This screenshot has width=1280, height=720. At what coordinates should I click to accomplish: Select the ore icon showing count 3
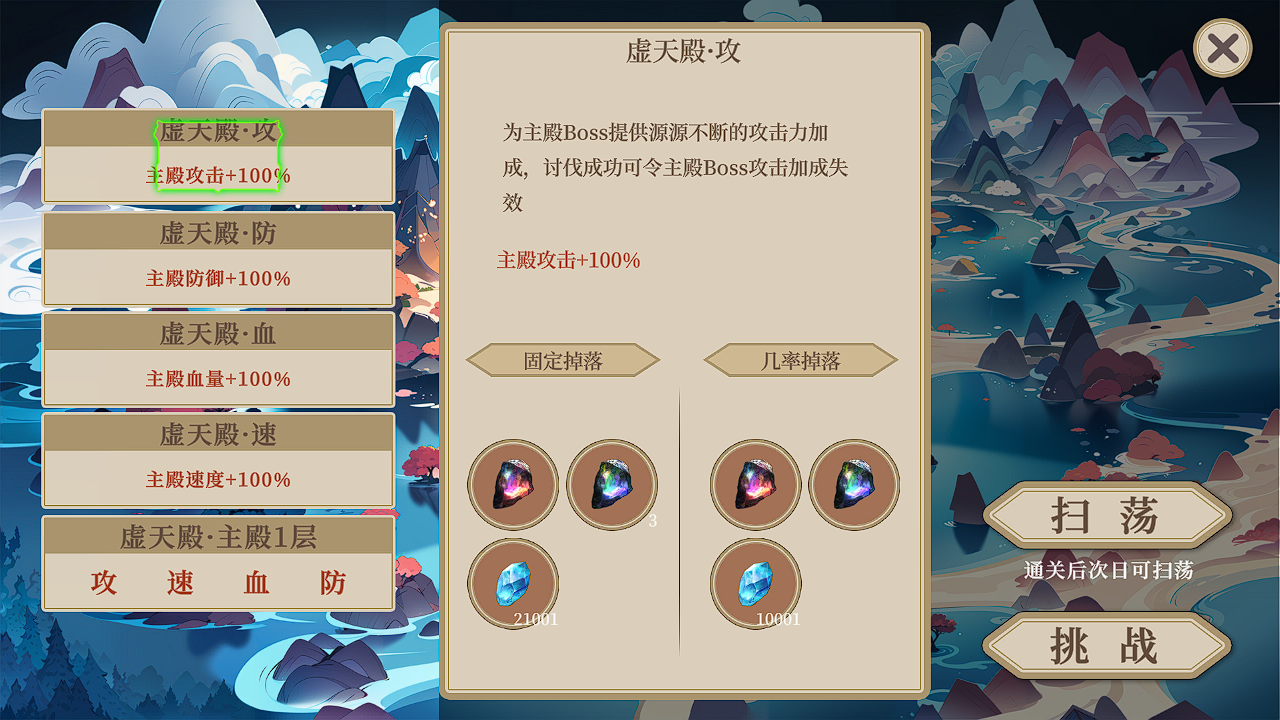coord(612,485)
